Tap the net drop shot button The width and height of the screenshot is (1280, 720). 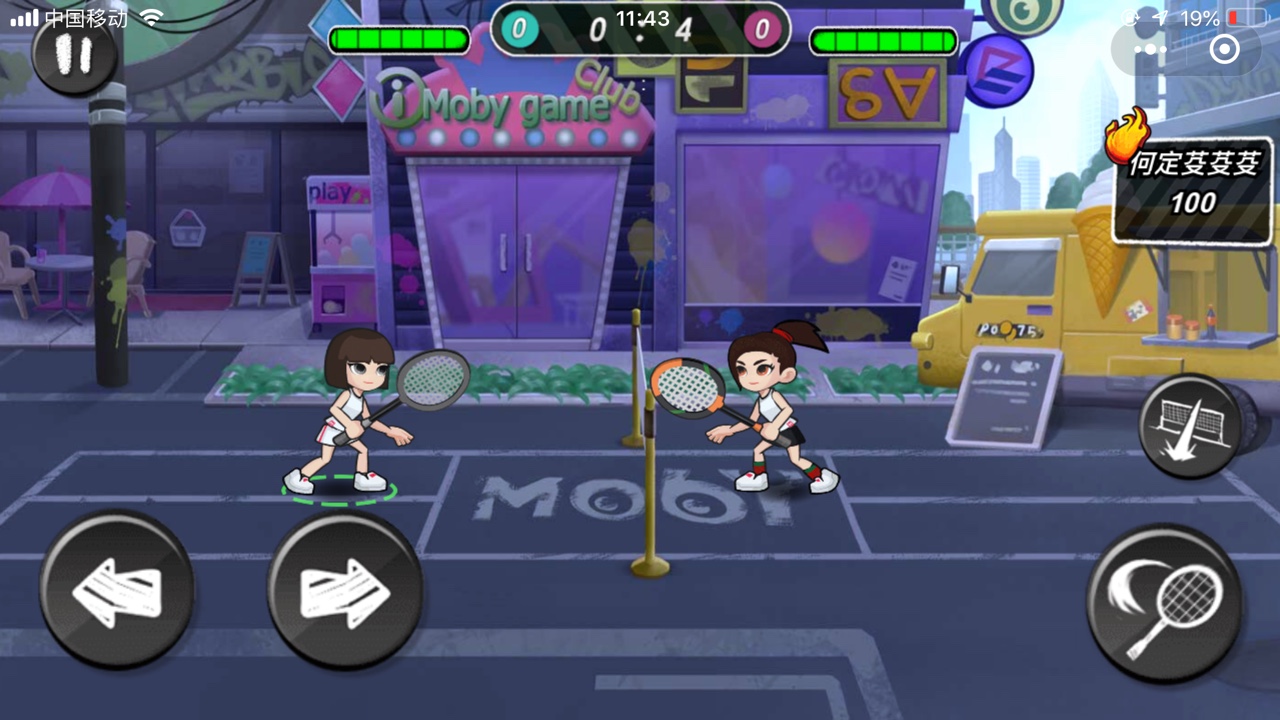click(x=1190, y=427)
